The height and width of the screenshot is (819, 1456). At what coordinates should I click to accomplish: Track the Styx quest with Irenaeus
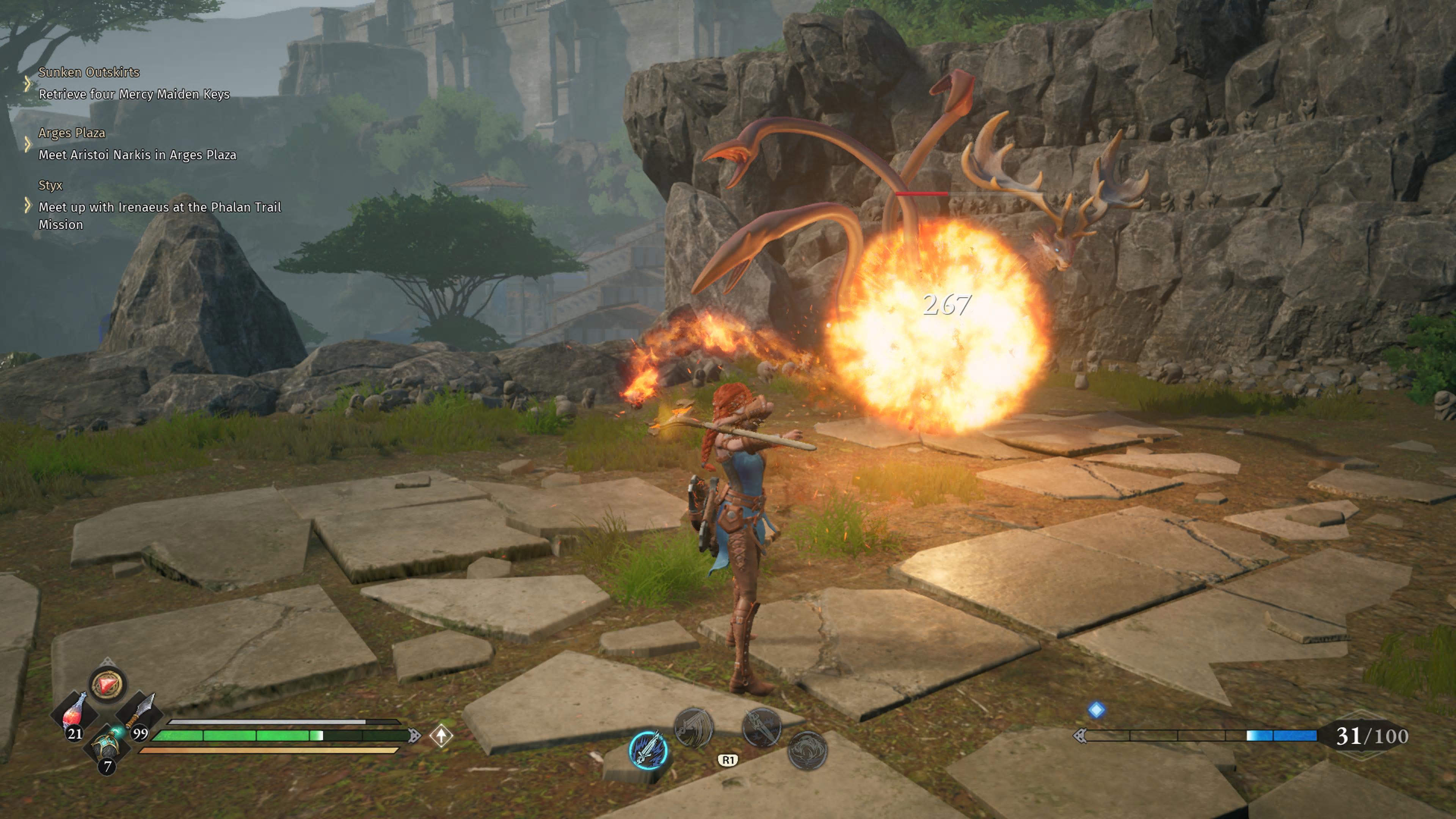point(159,207)
